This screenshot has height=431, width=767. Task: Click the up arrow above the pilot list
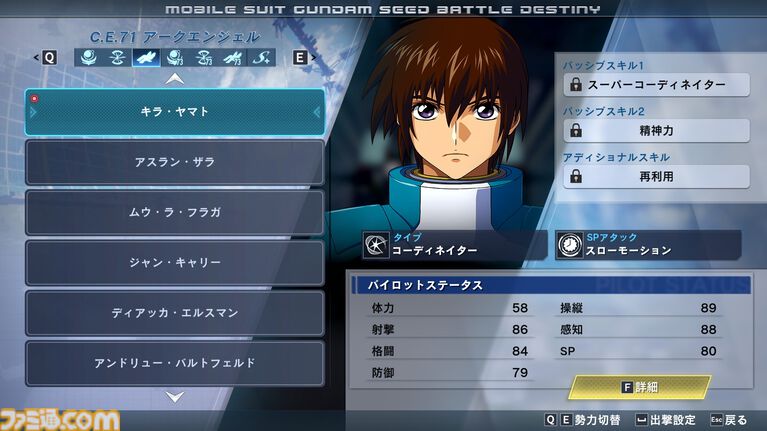click(x=175, y=78)
